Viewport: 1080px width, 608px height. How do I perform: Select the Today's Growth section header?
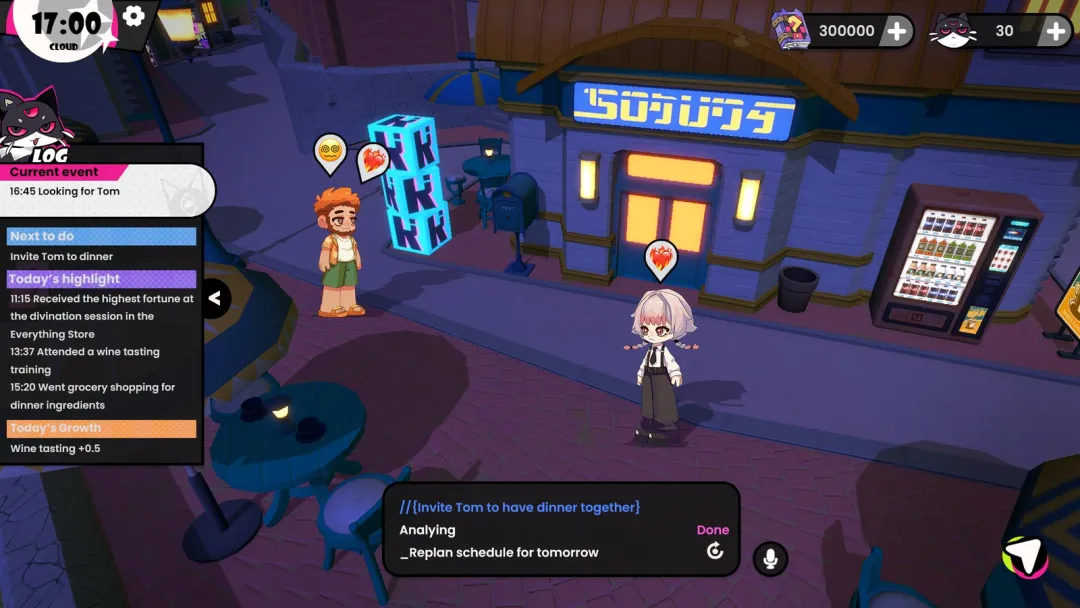click(101, 428)
